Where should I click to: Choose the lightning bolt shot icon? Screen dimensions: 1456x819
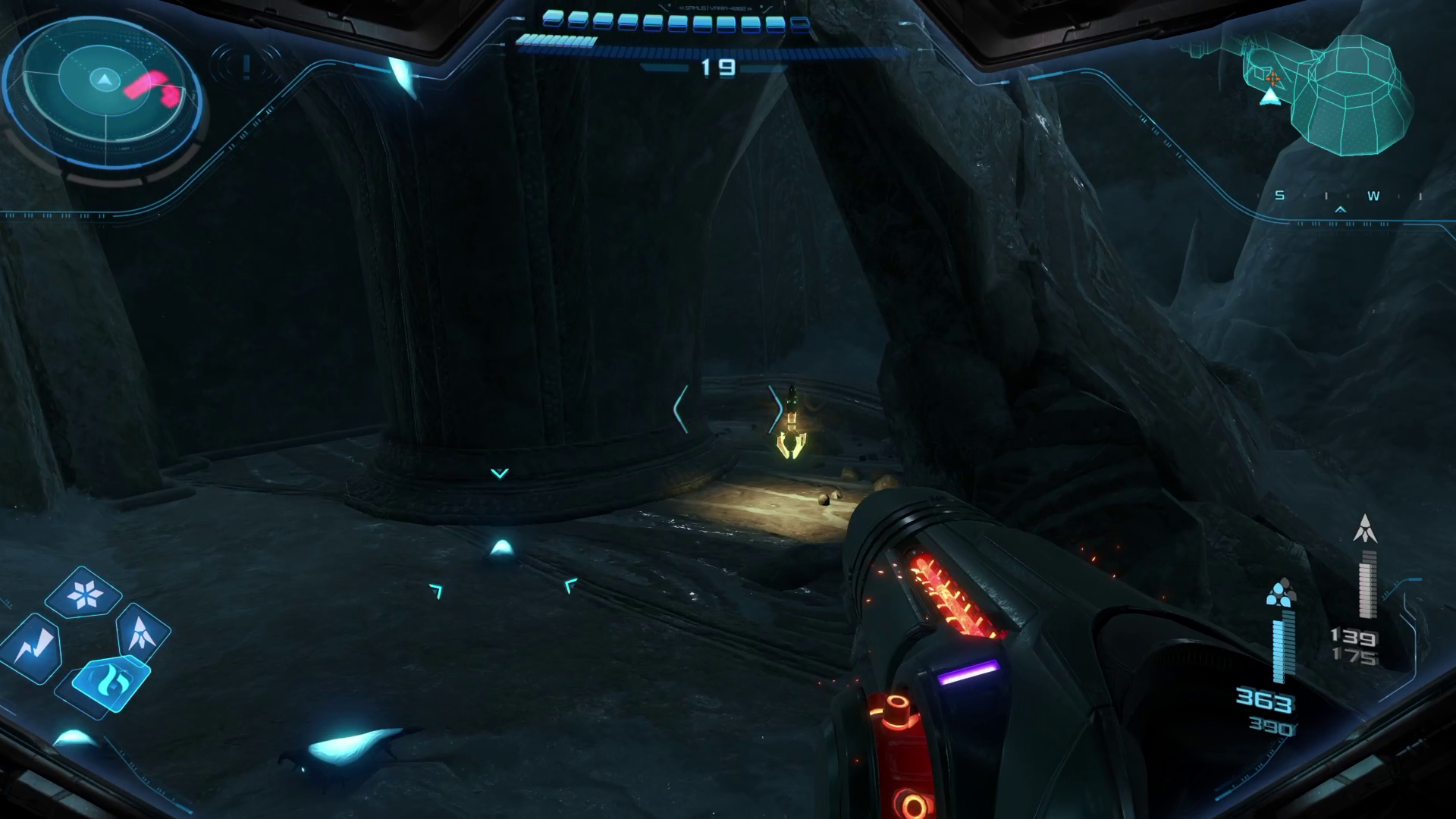click(x=33, y=646)
